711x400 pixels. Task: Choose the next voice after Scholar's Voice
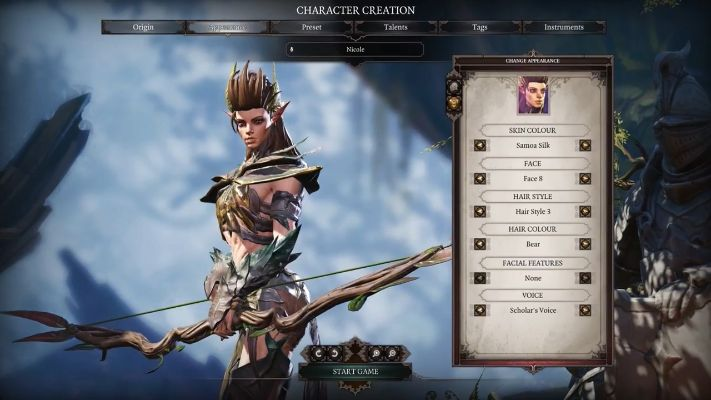585,310
